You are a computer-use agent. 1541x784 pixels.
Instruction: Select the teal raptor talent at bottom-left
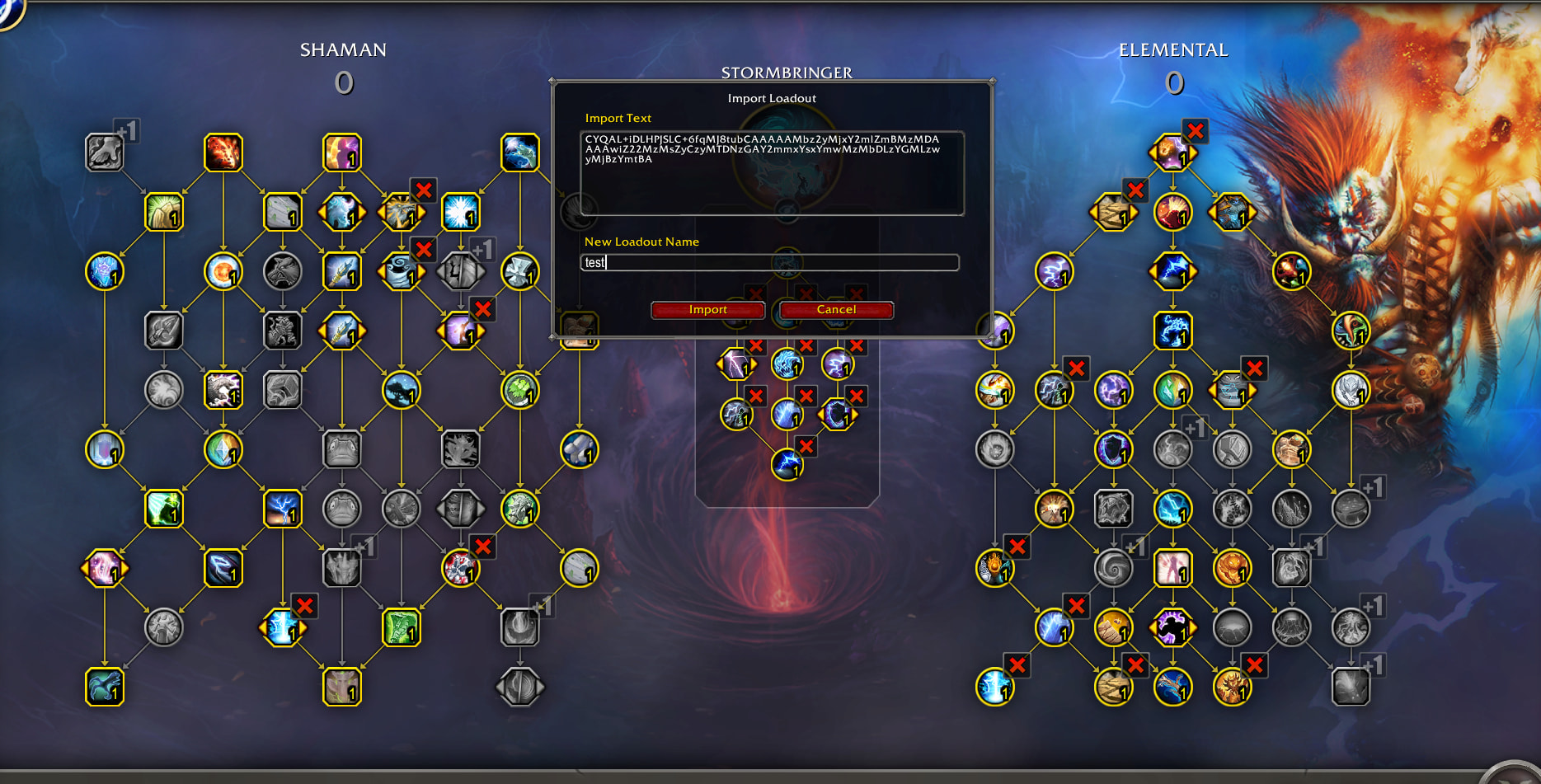[105, 687]
